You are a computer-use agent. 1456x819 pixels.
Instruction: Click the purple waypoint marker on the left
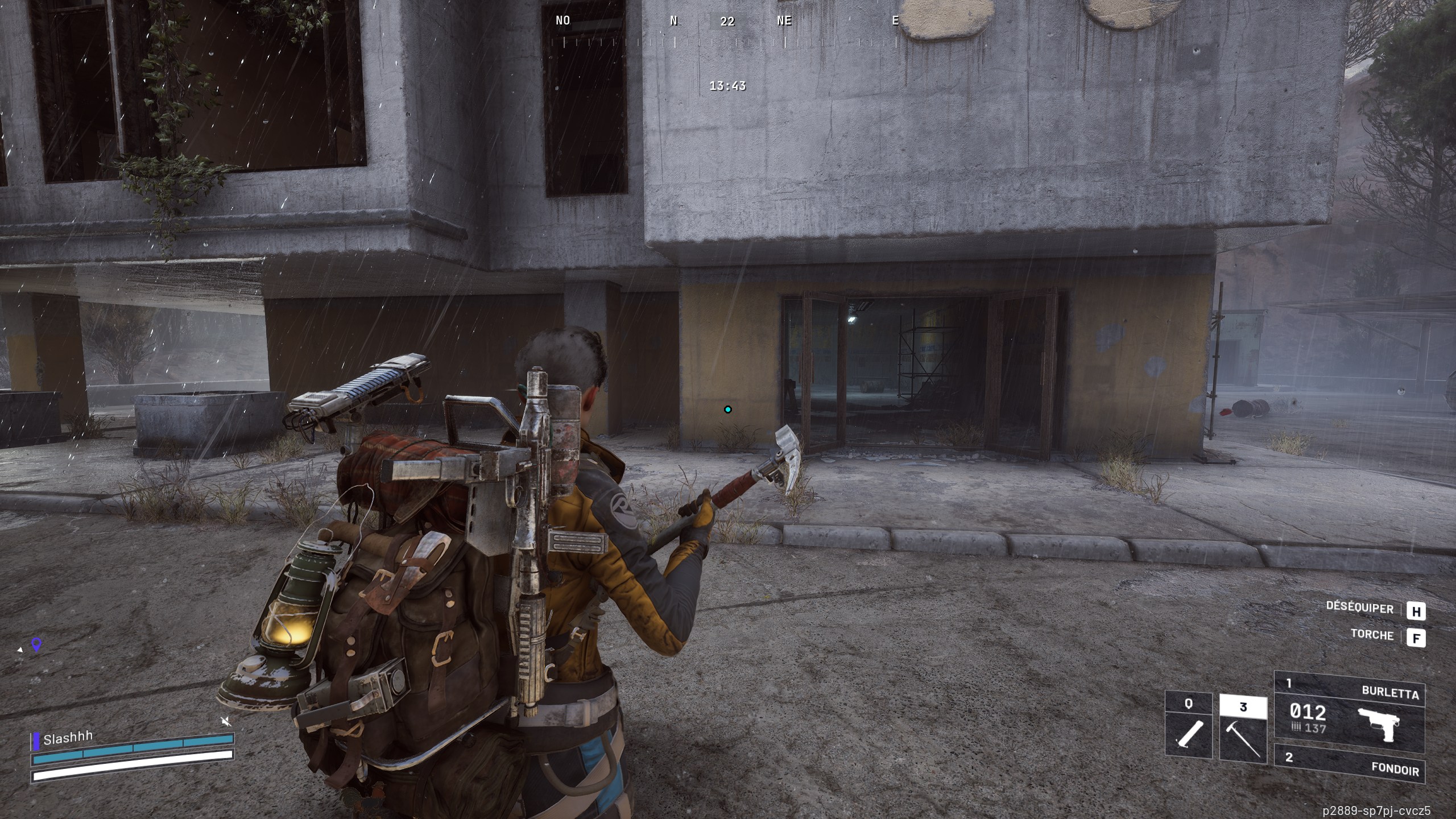point(37,644)
